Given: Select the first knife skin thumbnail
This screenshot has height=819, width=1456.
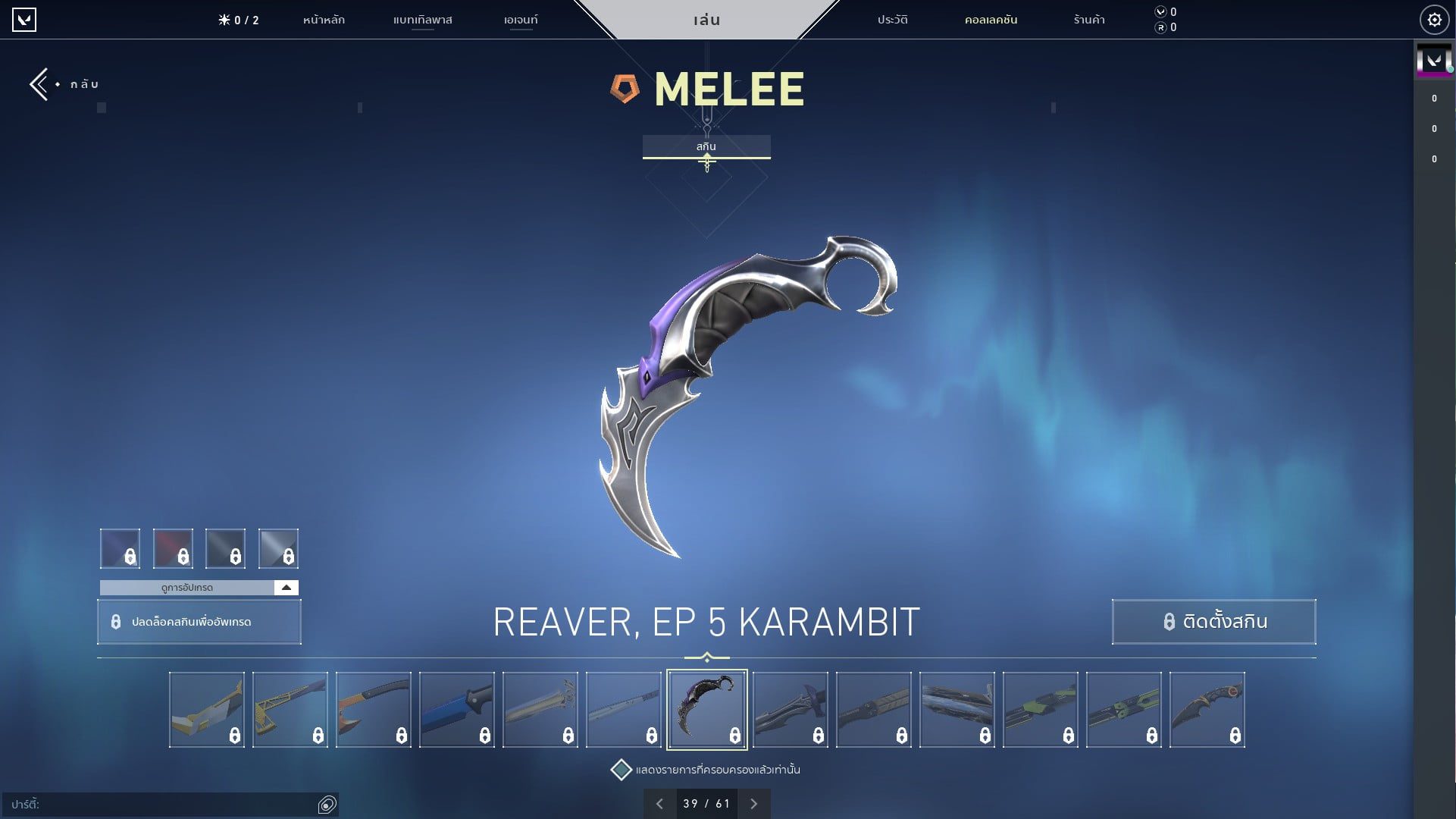Looking at the screenshot, I should coord(206,709).
